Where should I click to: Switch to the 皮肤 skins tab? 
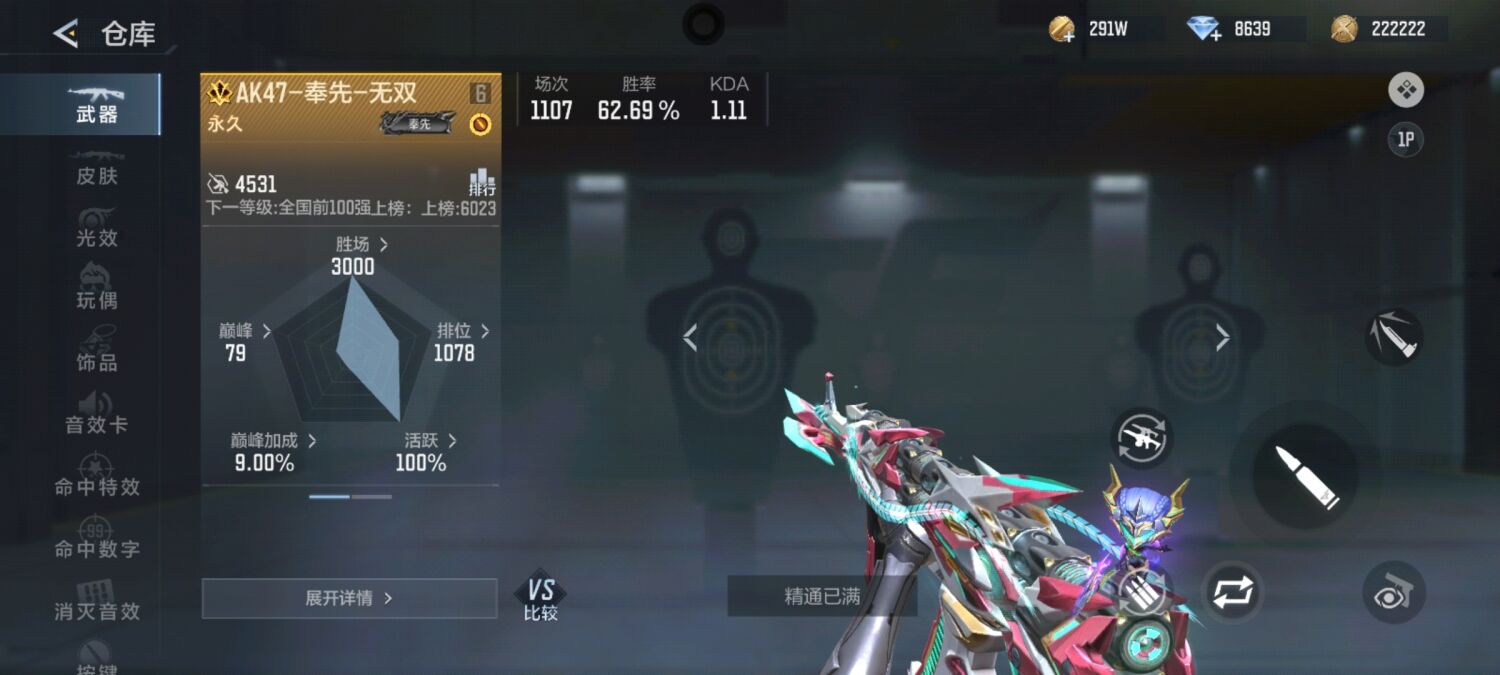(x=96, y=166)
